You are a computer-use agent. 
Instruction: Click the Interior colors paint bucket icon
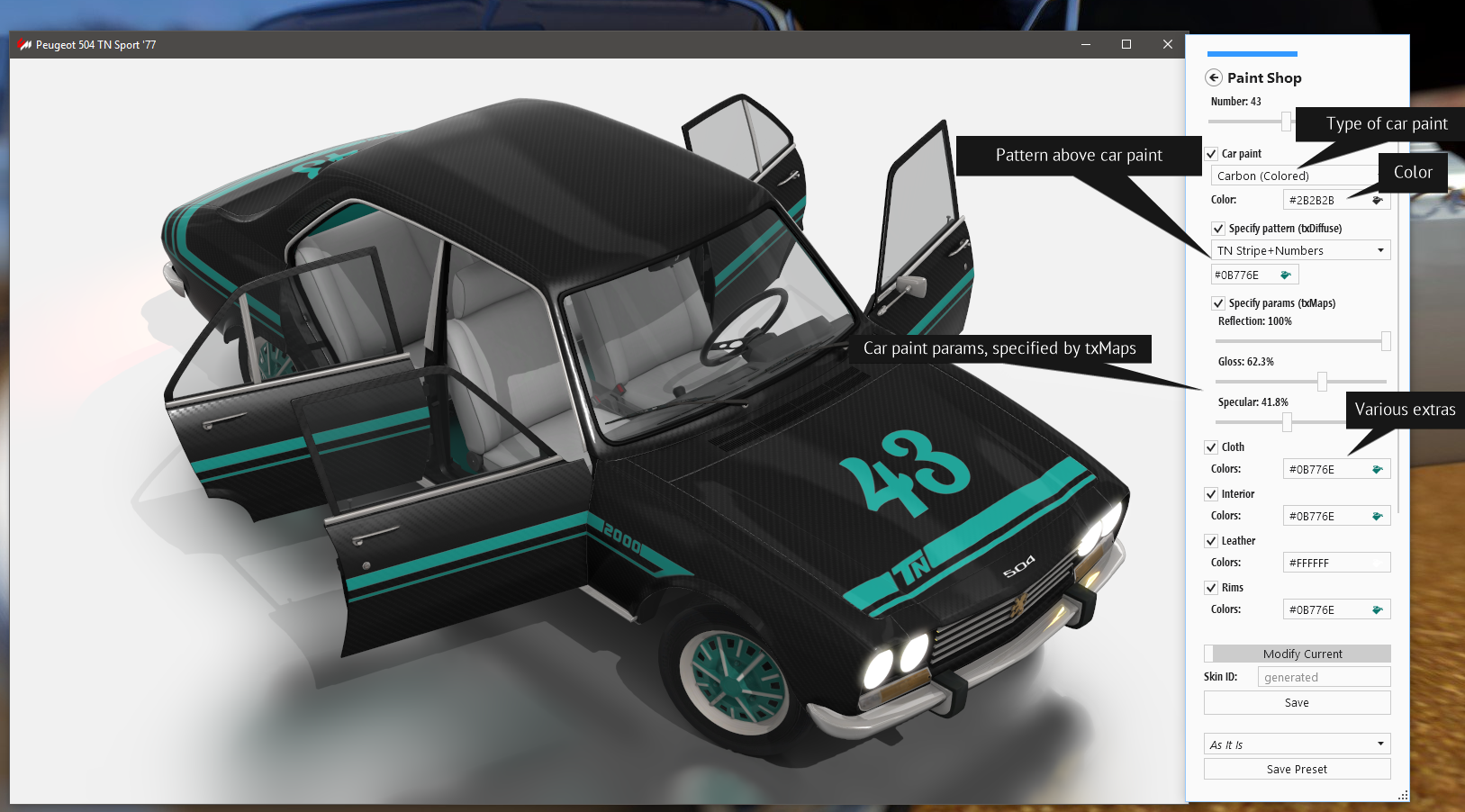(x=1377, y=515)
